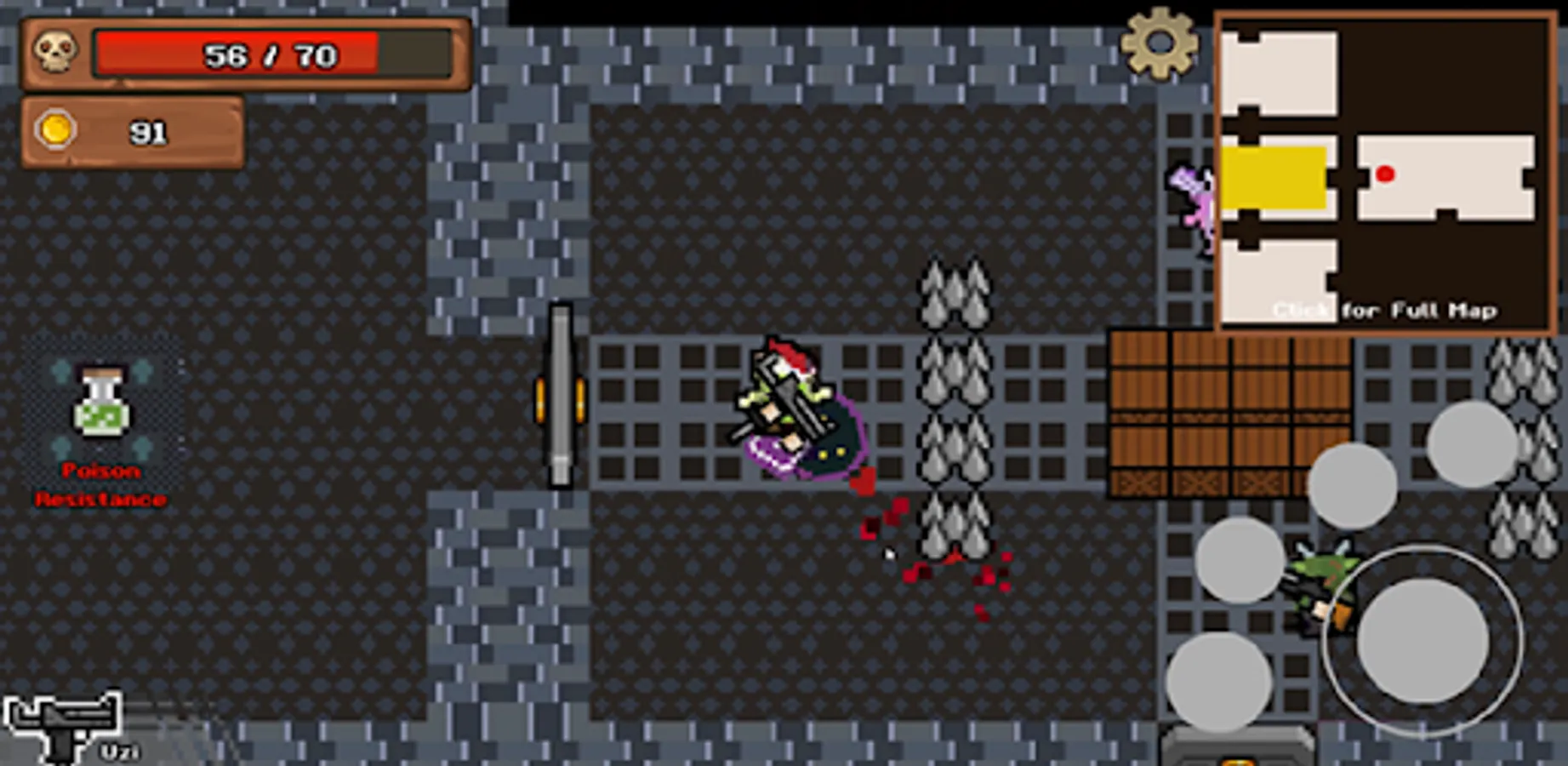Click the player character wearing the Santa hat
Image resolution: width=1568 pixels, height=766 pixels.
click(791, 409)
